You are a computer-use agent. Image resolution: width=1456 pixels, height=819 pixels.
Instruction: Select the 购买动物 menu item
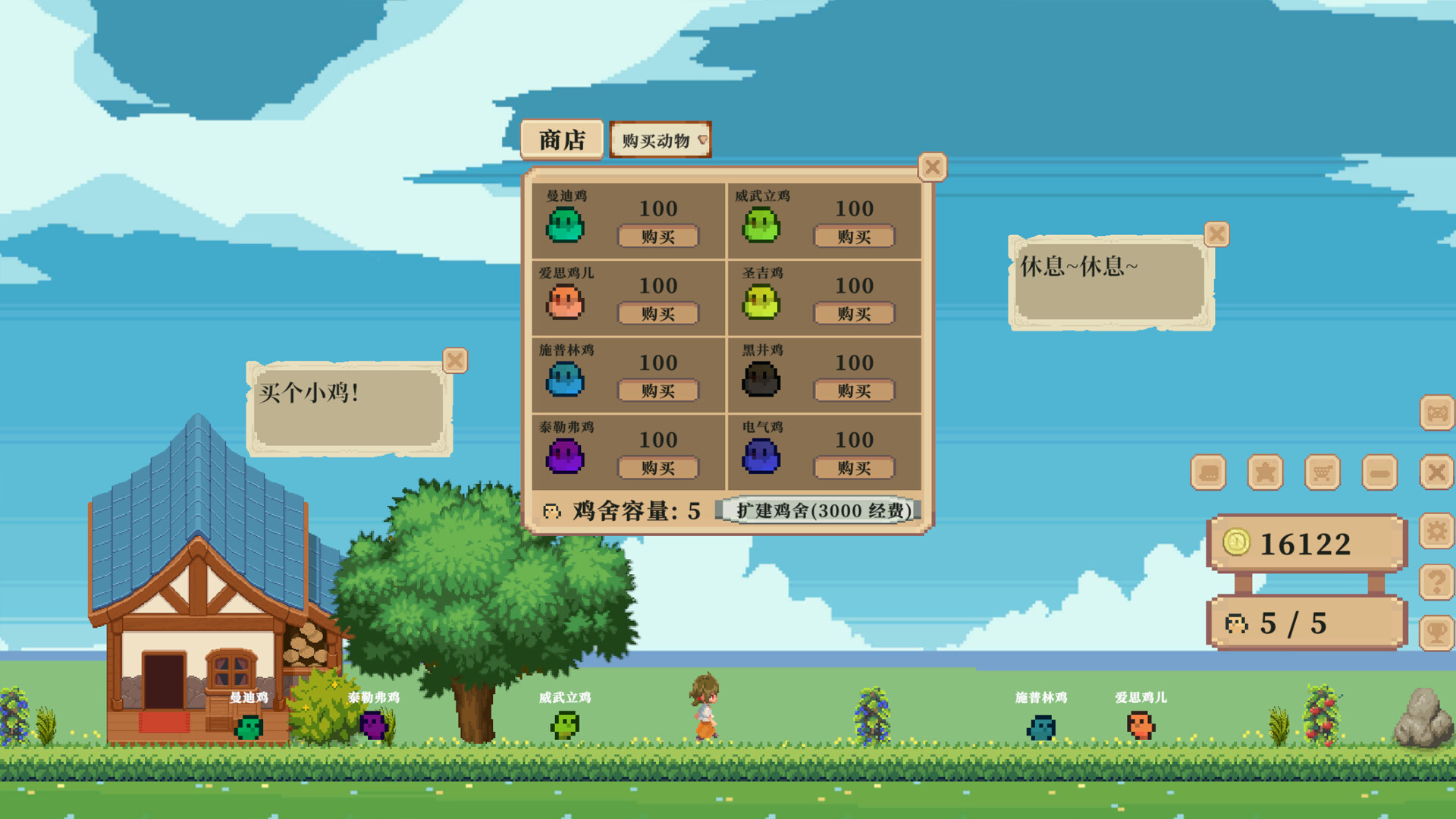point(658,140)
